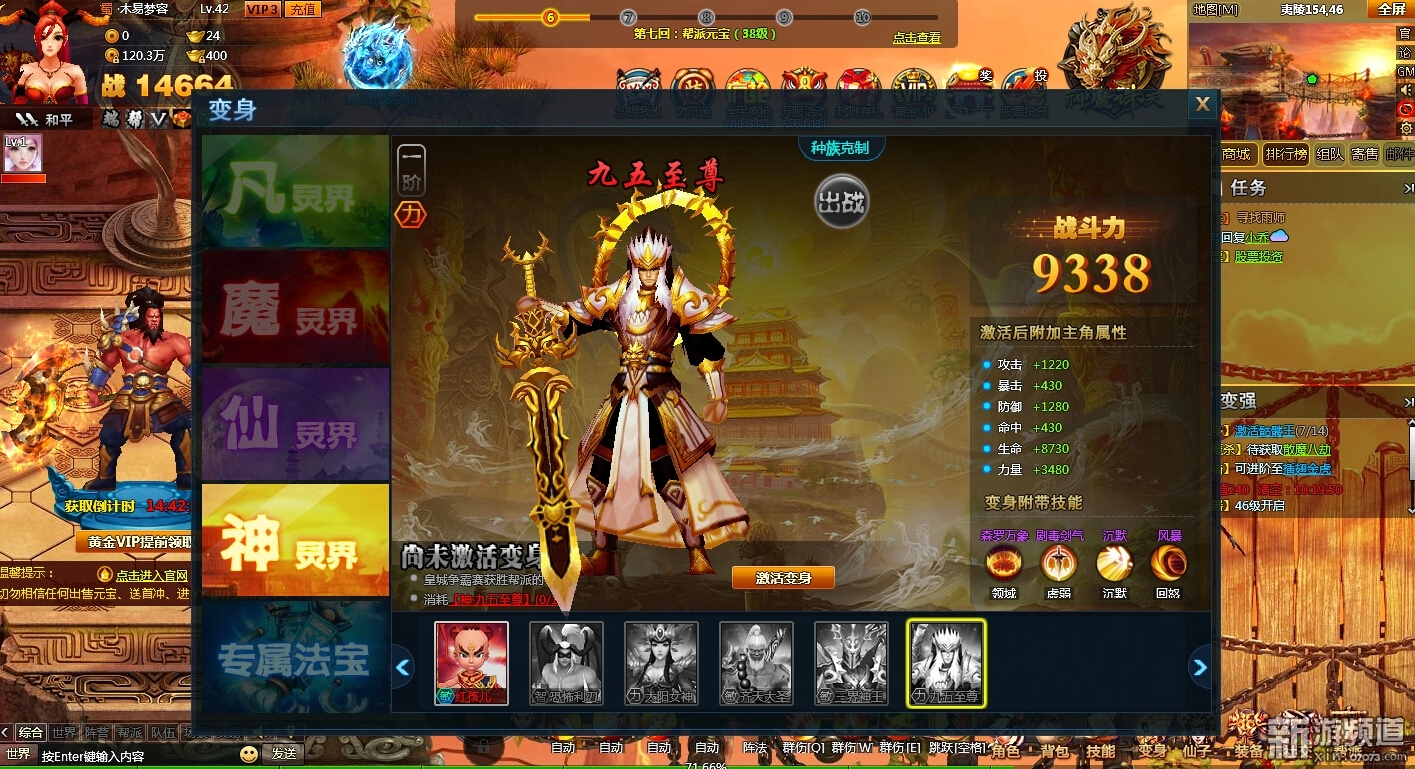Activate transformation with 激活变身 button
Viewport: 1415px width, 769px height.
tap(783, 578)
